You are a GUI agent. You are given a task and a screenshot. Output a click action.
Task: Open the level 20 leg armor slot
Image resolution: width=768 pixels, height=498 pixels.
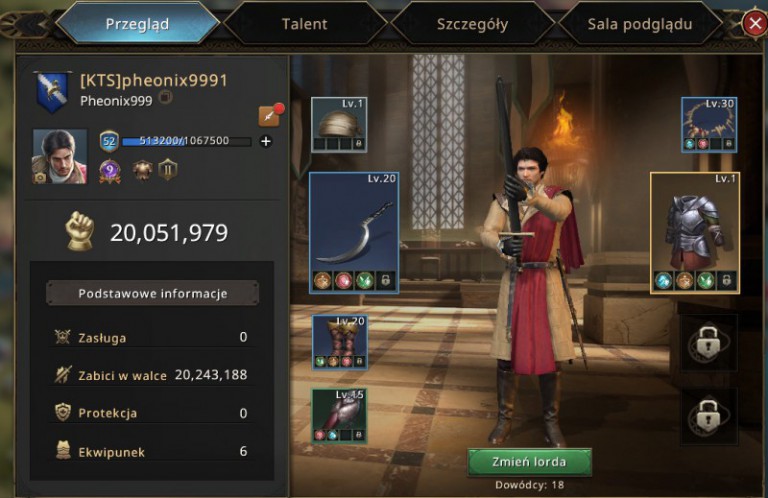[x=339, y=343]
